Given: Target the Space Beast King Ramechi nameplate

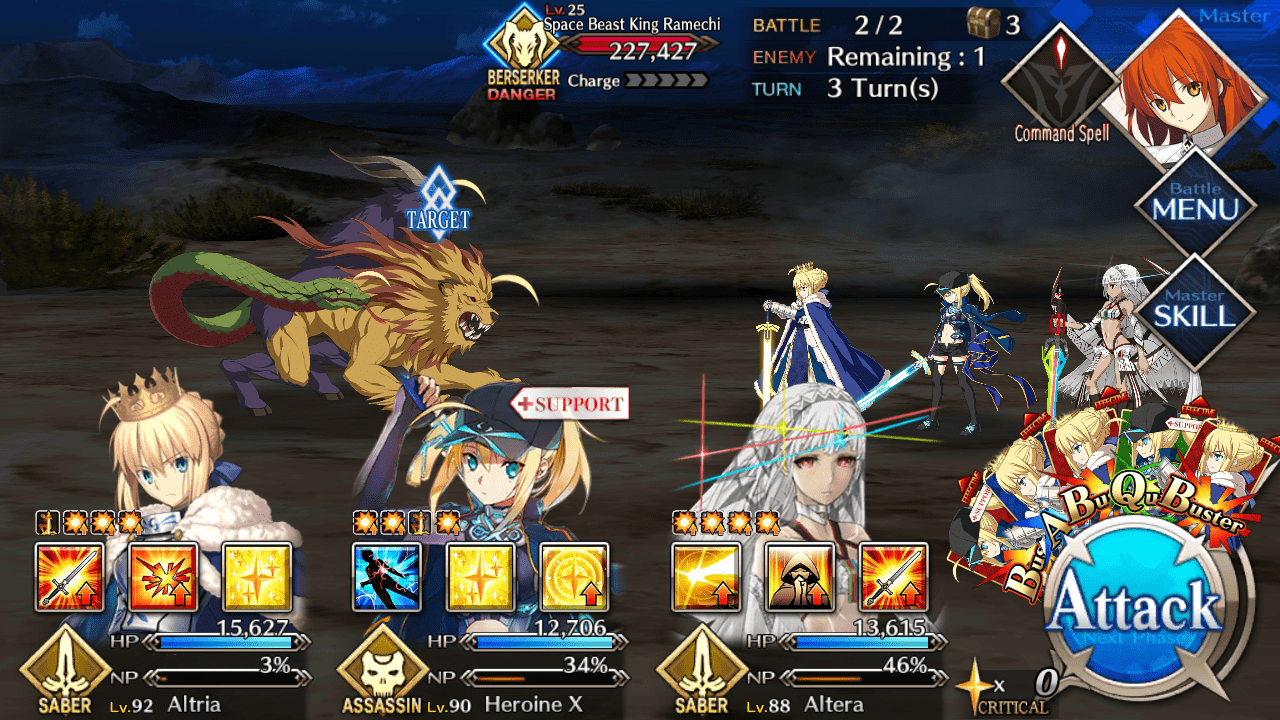Looking at the screenshot, I should point(632,25).
